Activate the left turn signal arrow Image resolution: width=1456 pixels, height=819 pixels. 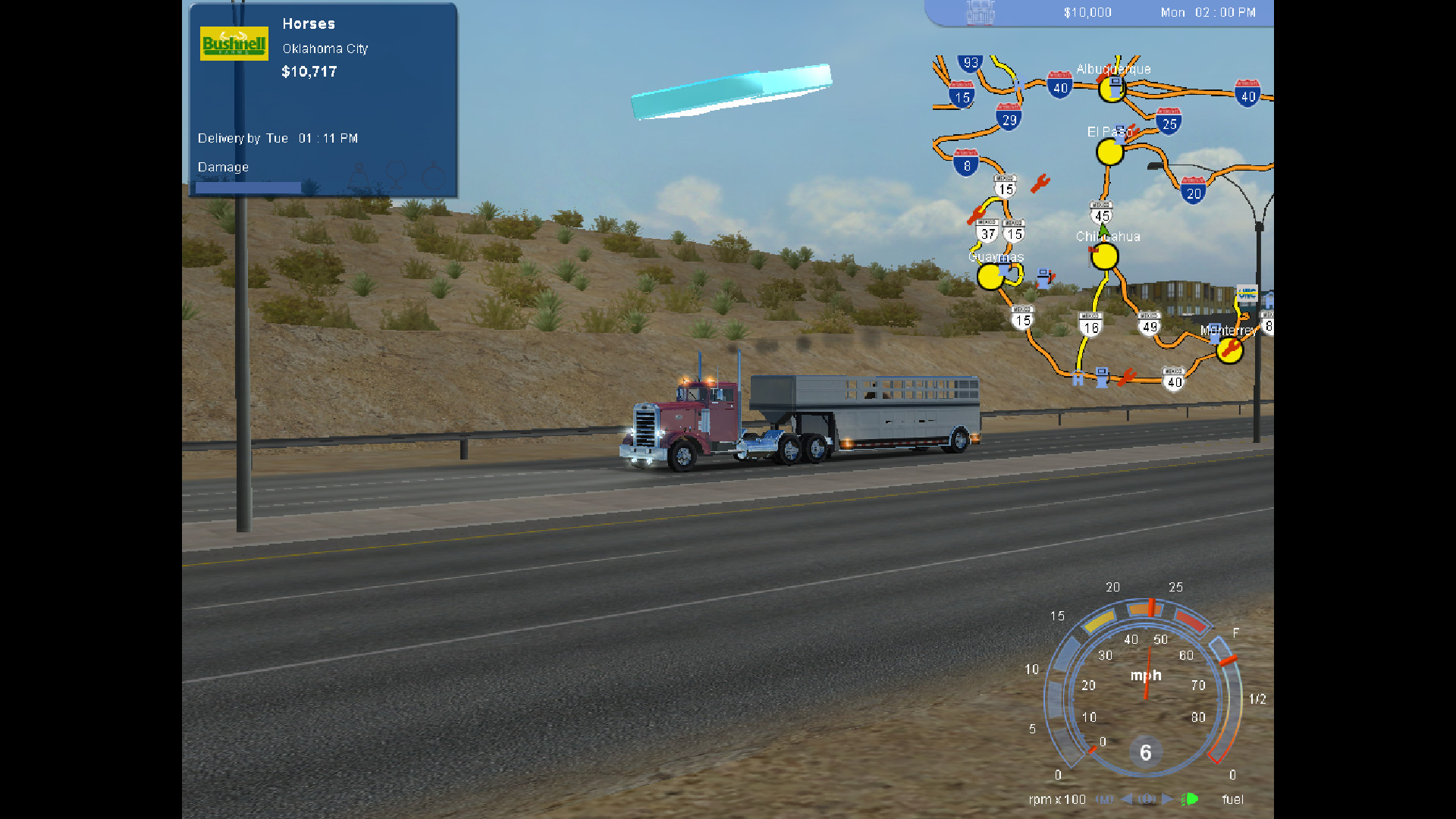click(1127, 799)
